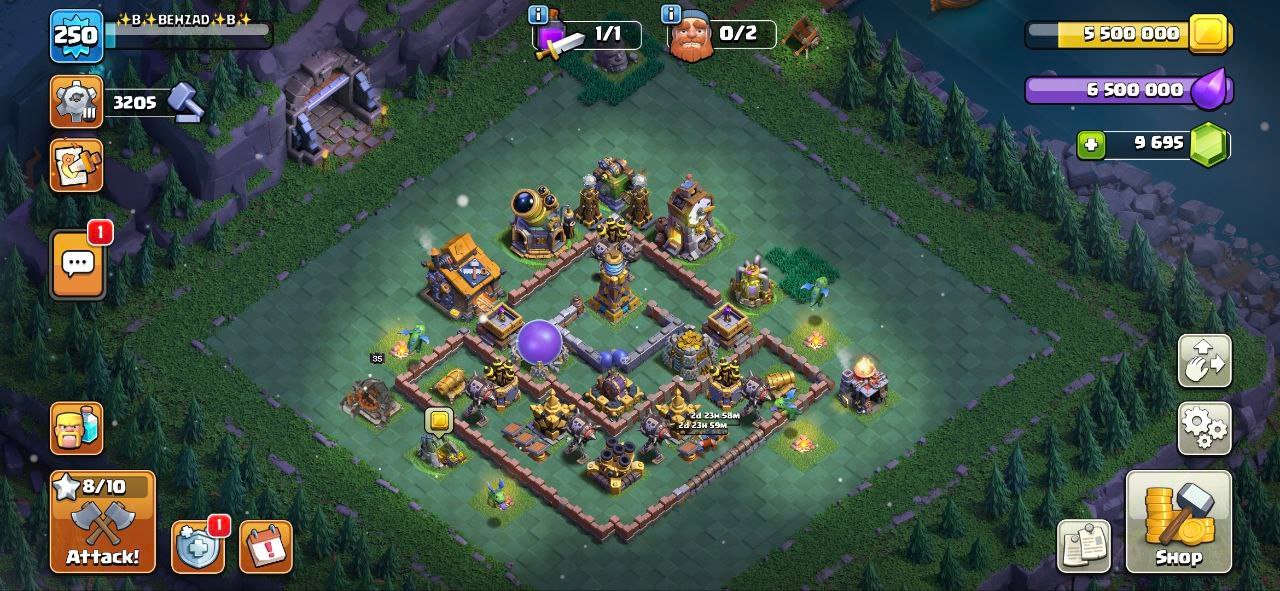
Task: Tap the hand with arrows button
Action: pyautogui.click(x=1204, y=361)
